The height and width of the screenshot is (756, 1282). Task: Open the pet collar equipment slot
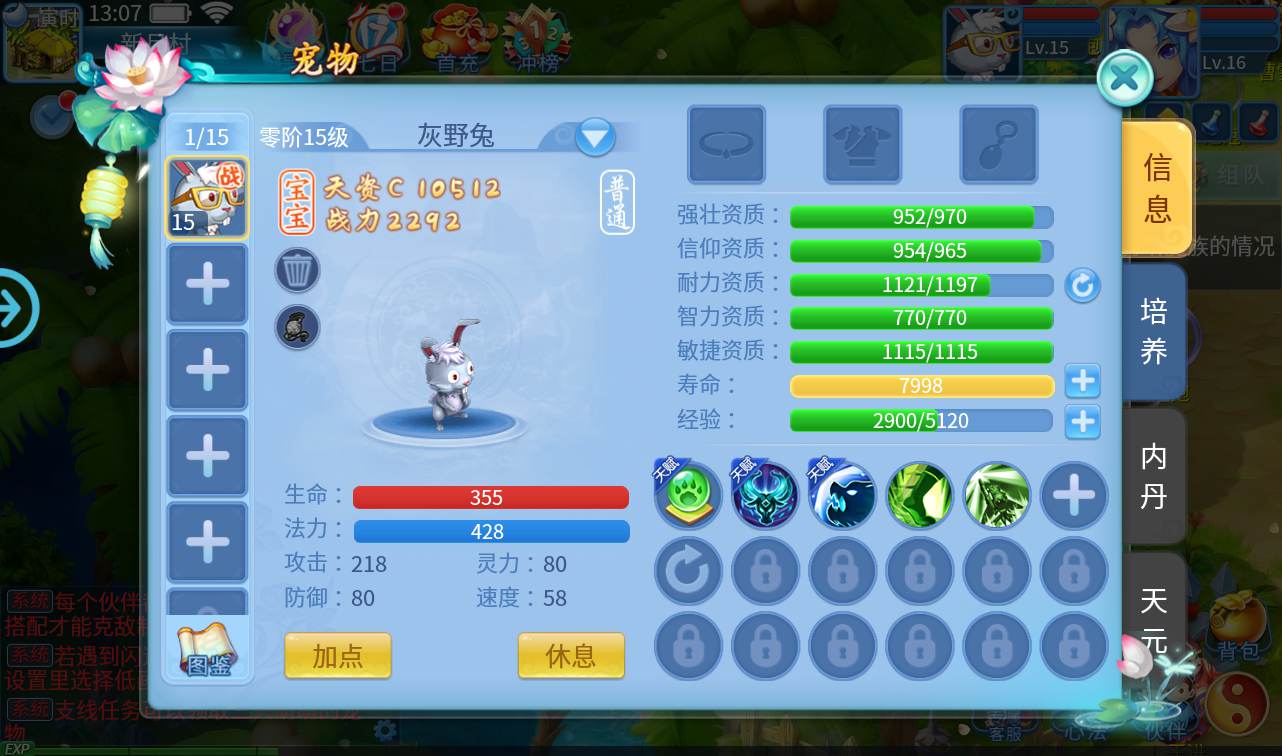click(726, 145)
